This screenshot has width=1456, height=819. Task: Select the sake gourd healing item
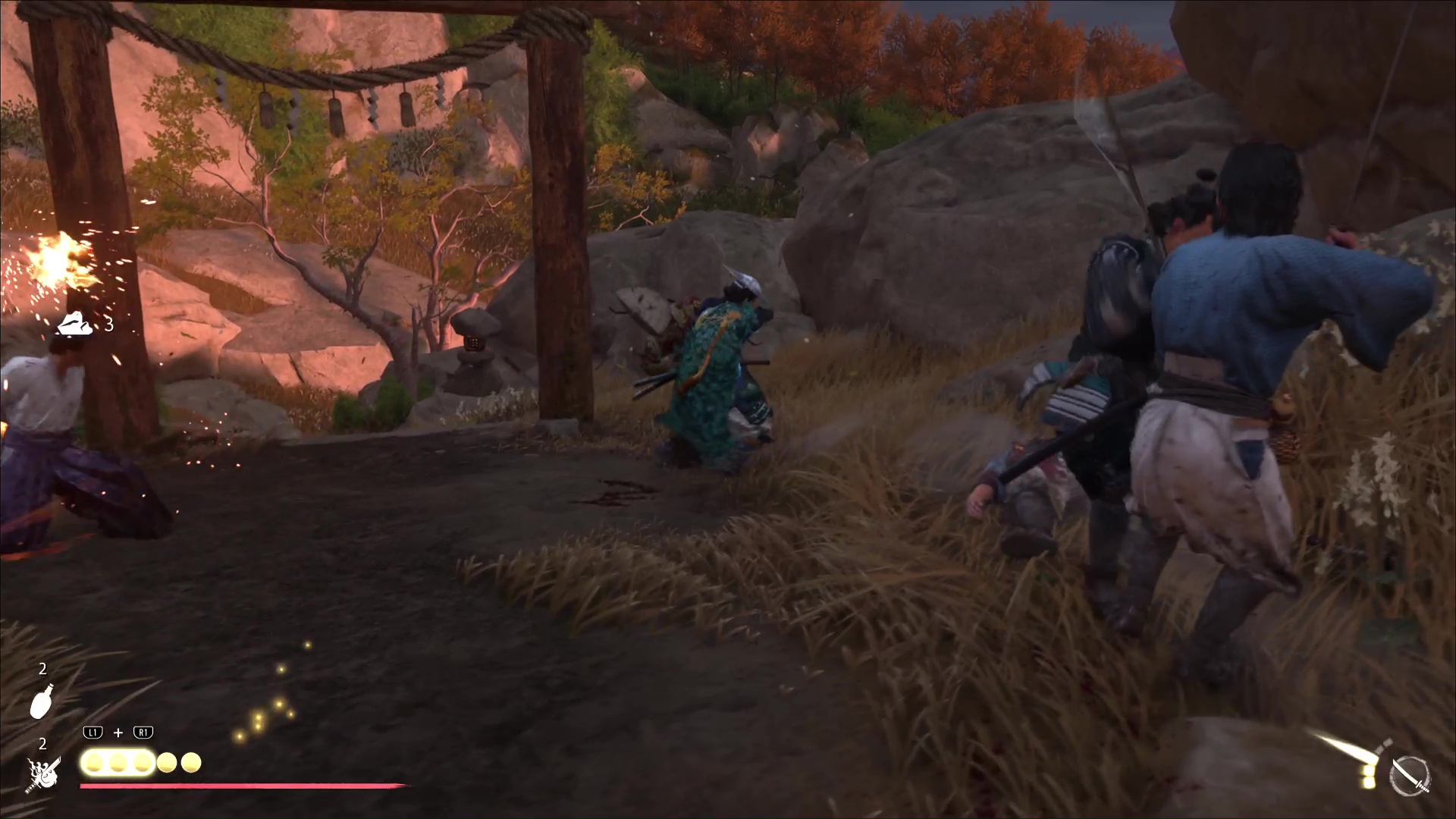41,701
